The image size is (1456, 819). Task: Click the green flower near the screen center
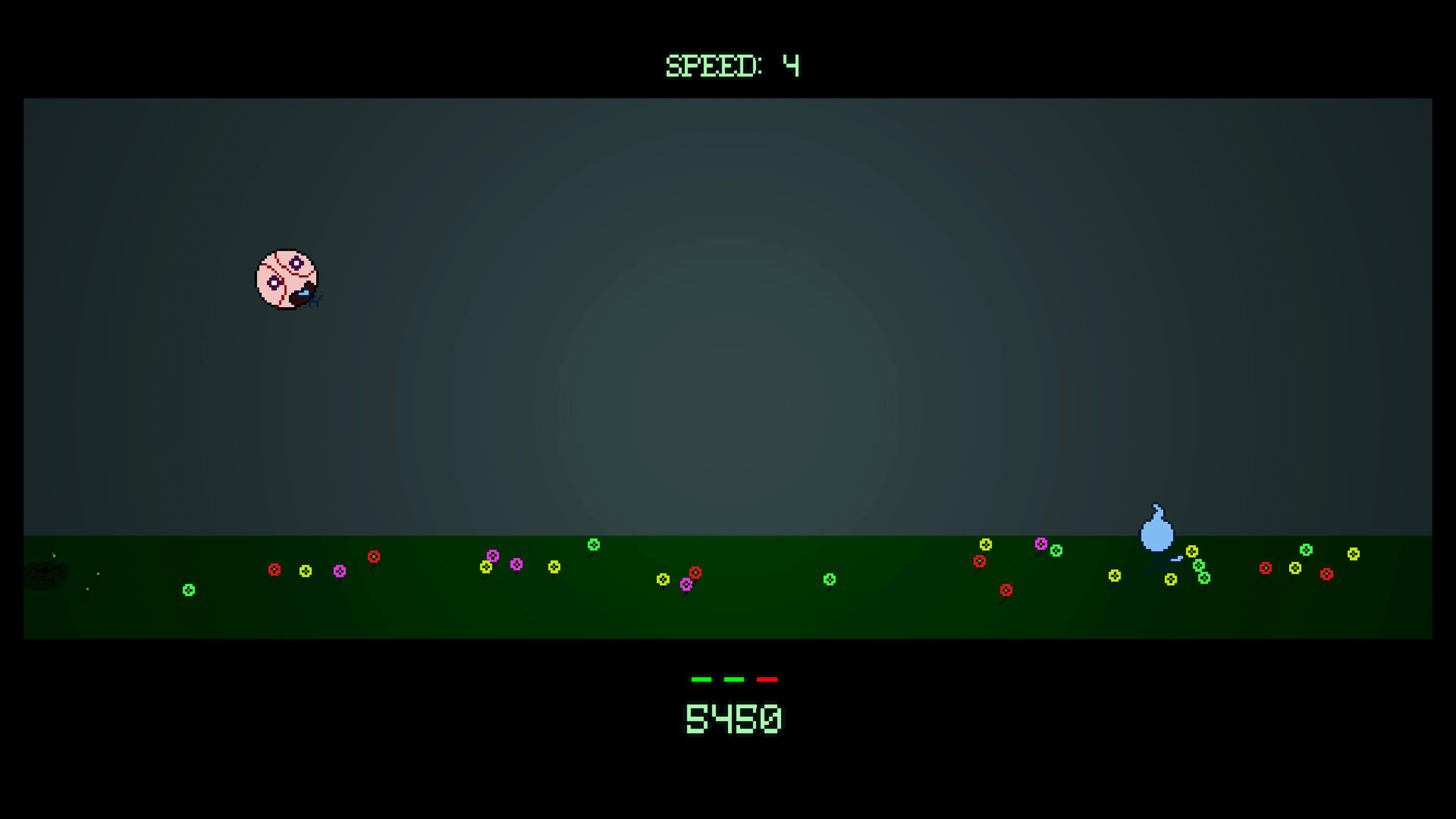[830, 579]
